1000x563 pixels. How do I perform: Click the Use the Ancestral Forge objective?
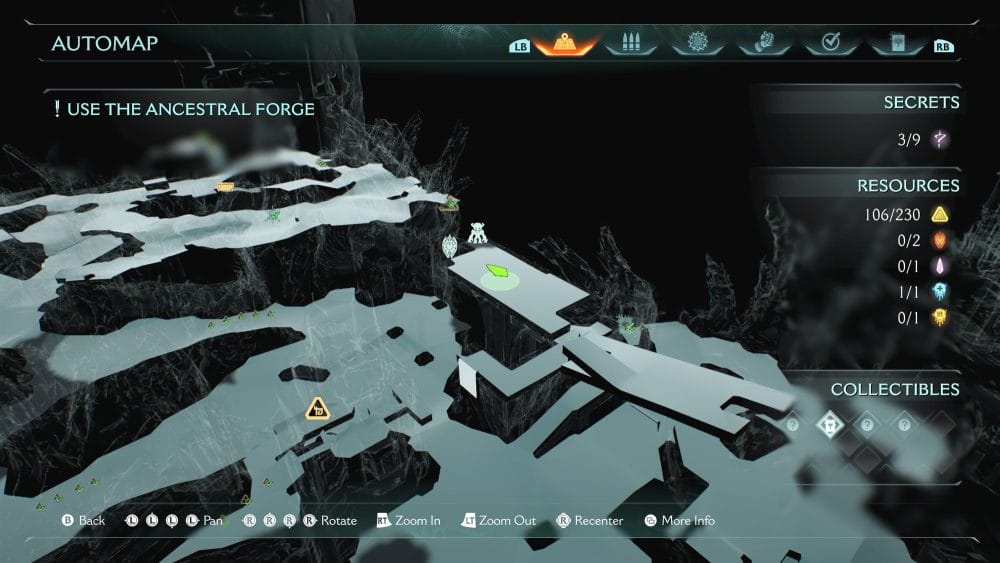184,109
